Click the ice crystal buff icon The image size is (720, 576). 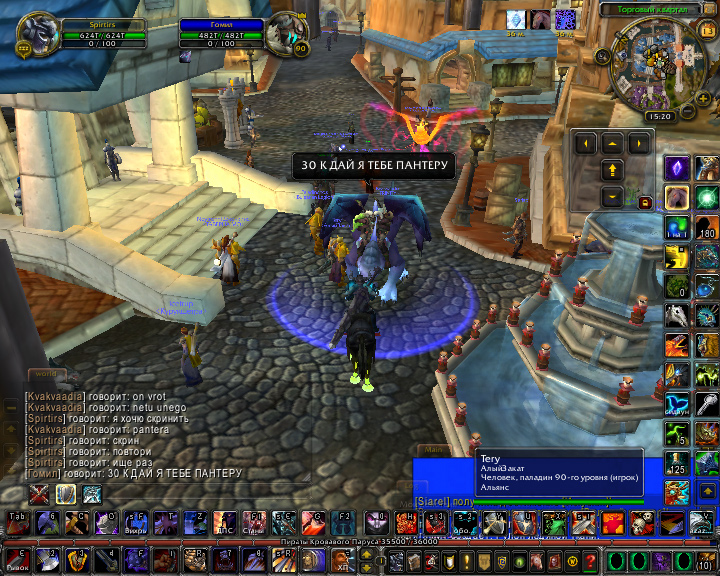pyautogui.click(x=516, y=19)
